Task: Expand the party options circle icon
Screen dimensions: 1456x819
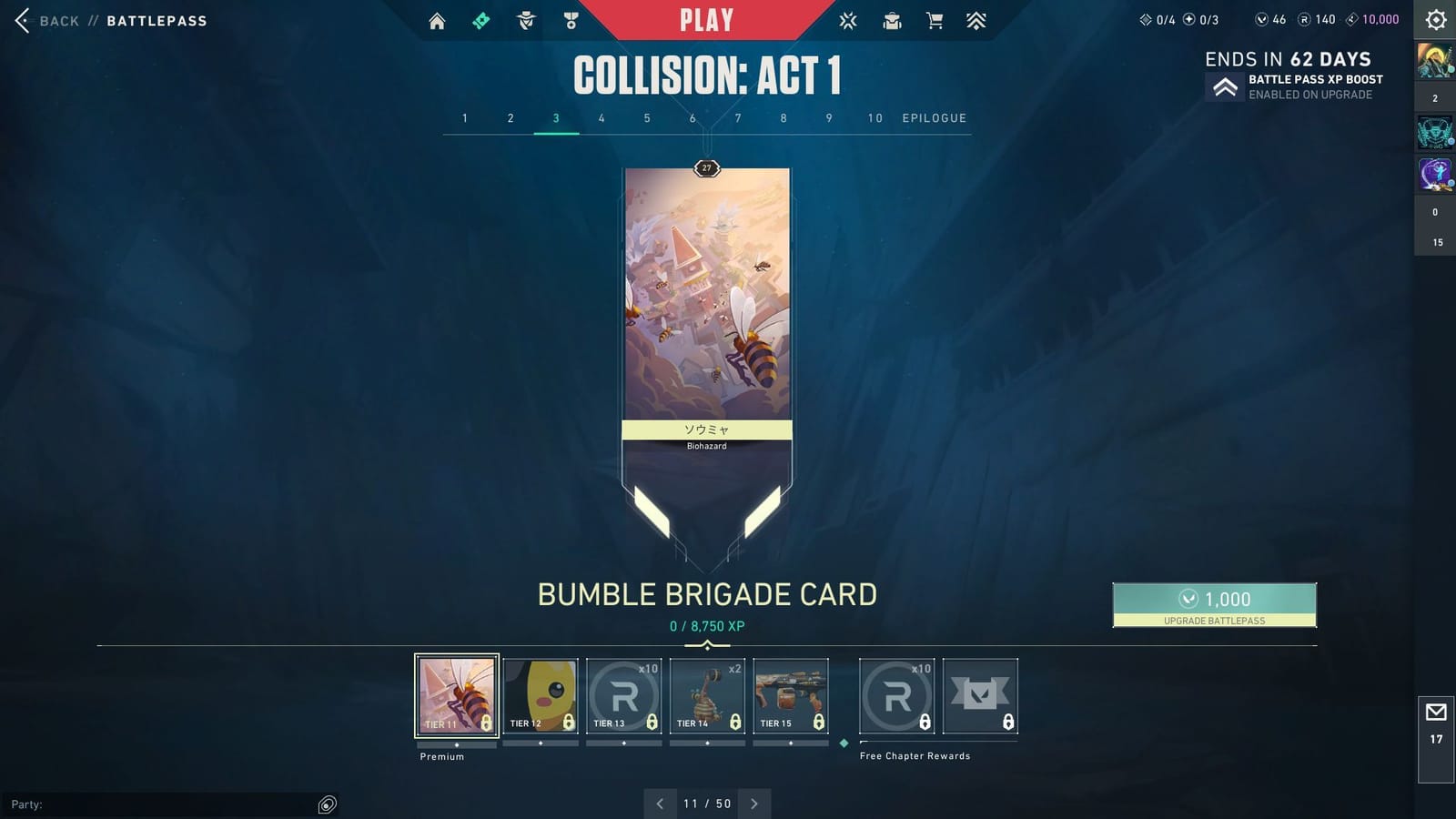Action: coord(327,804)
